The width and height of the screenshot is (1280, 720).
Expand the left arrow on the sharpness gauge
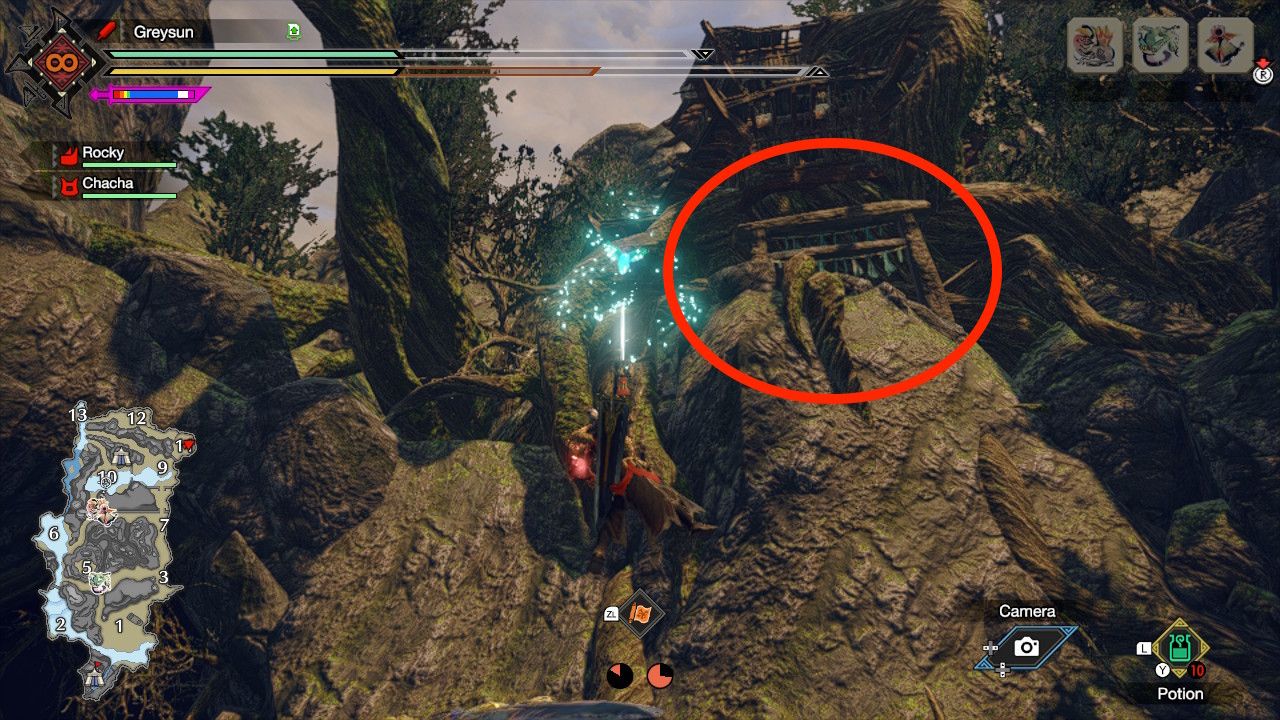[x=93, y=95]
